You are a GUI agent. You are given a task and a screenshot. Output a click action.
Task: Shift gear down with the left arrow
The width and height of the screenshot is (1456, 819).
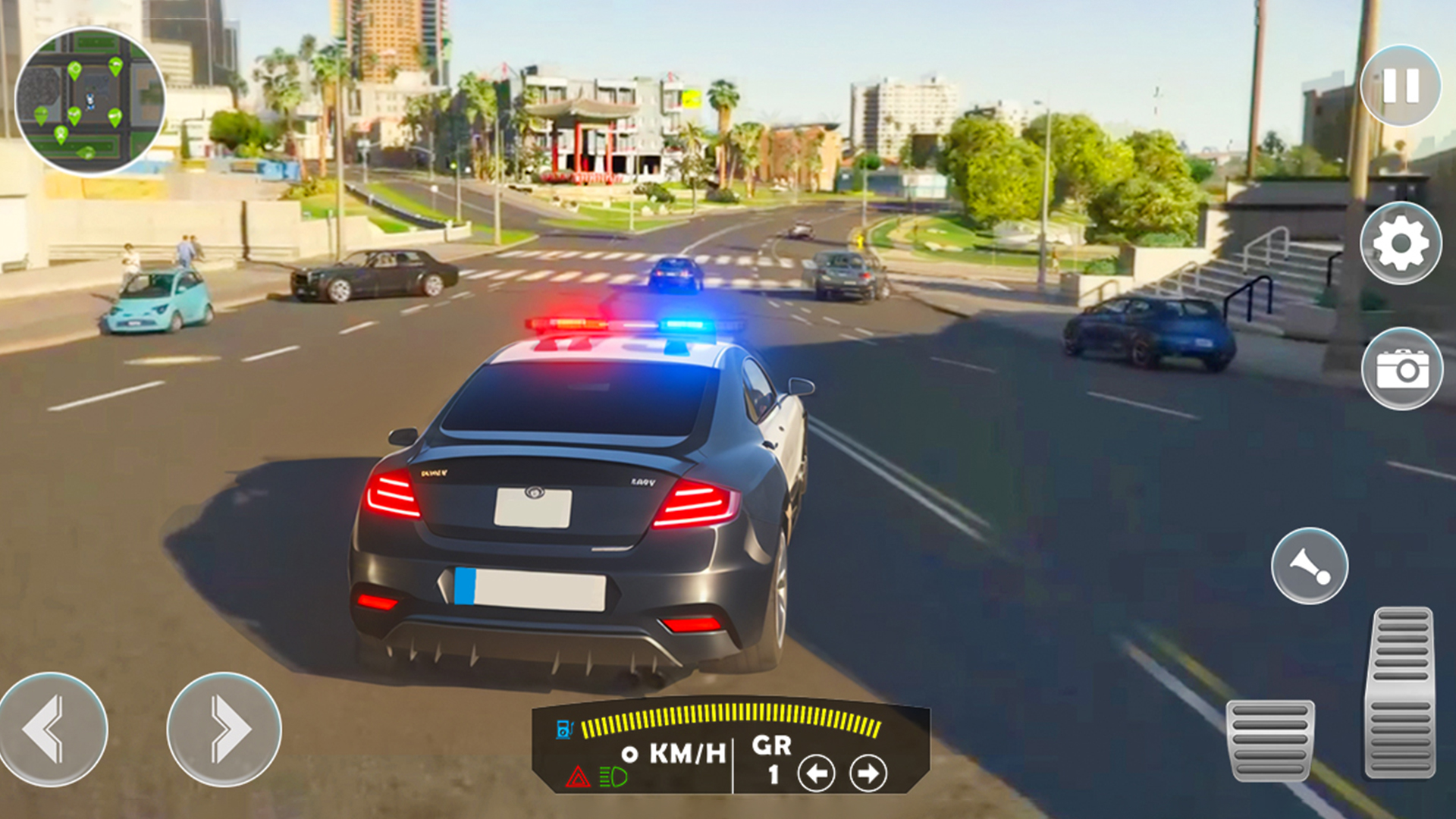[816, 774]
